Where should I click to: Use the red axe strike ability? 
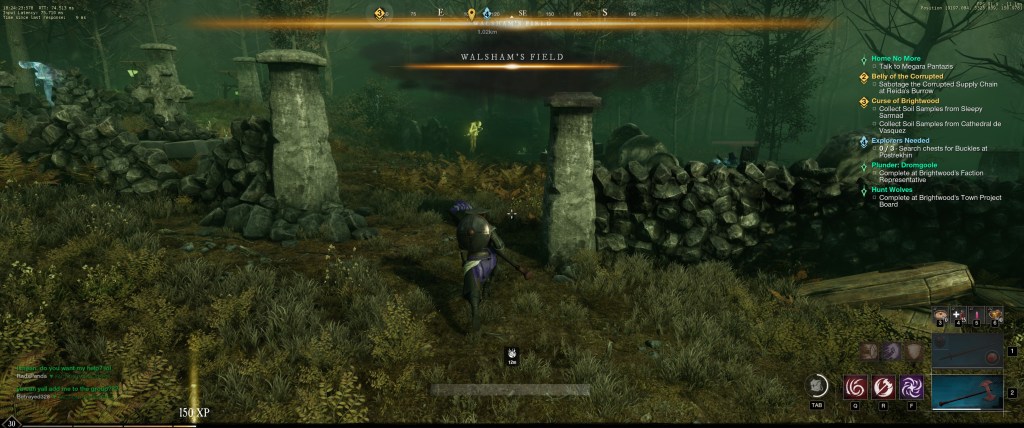click(x=884, y=386)
